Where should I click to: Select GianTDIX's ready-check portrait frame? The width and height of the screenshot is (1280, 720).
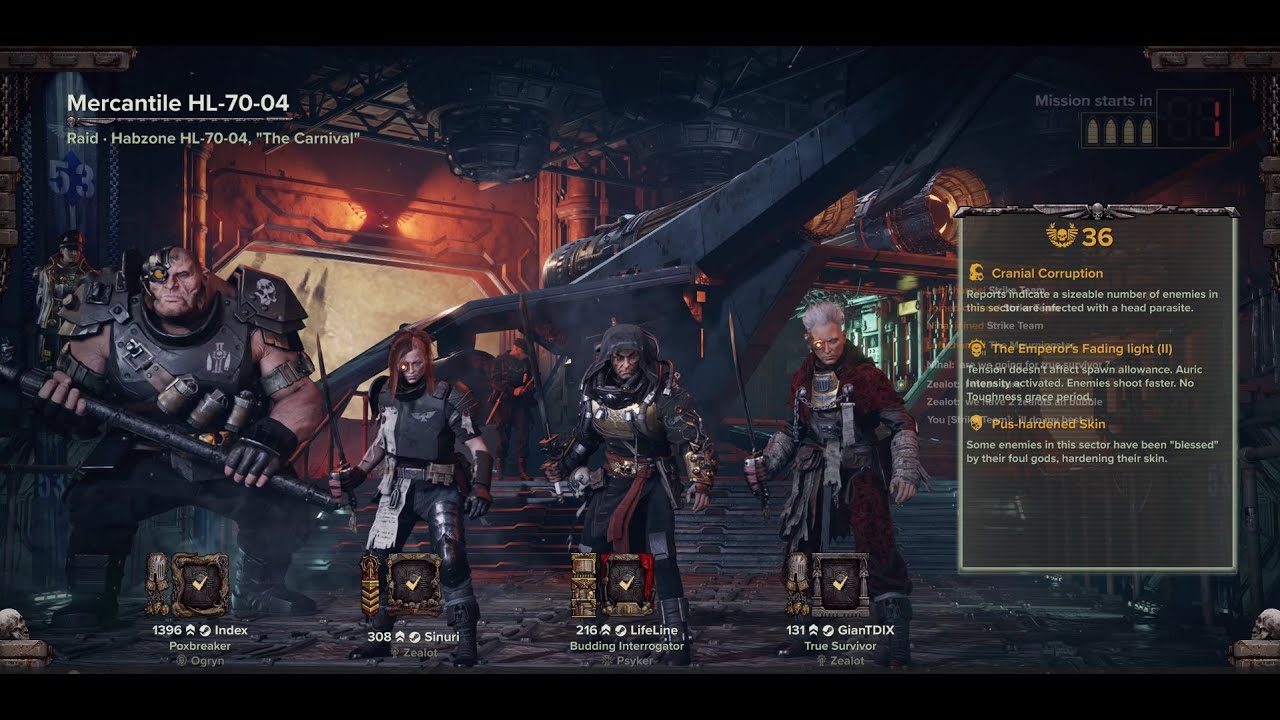(x=840, y=584)
